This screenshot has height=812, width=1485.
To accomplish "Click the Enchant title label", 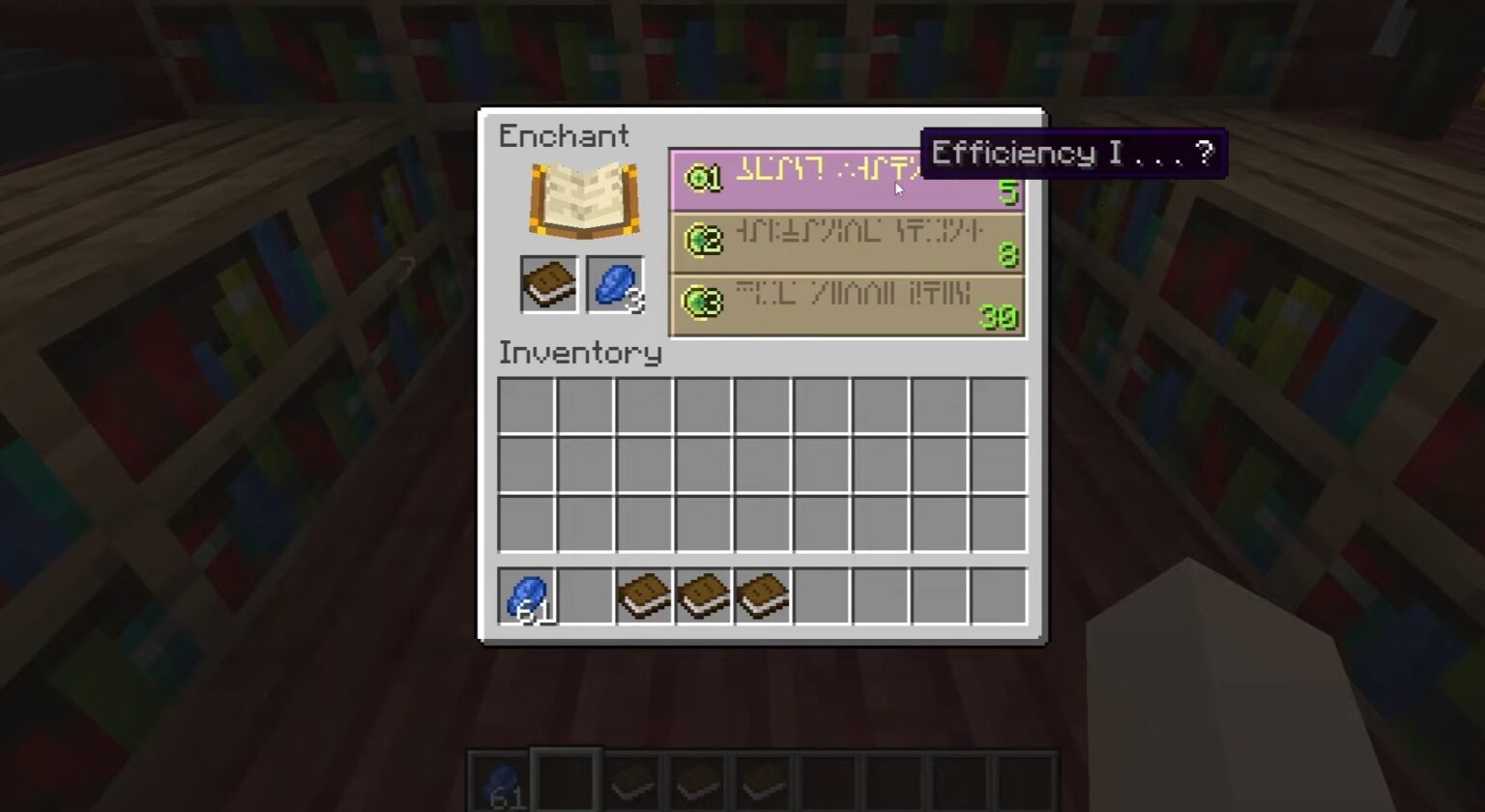I will pyautogui.click(x=564, y=136).
